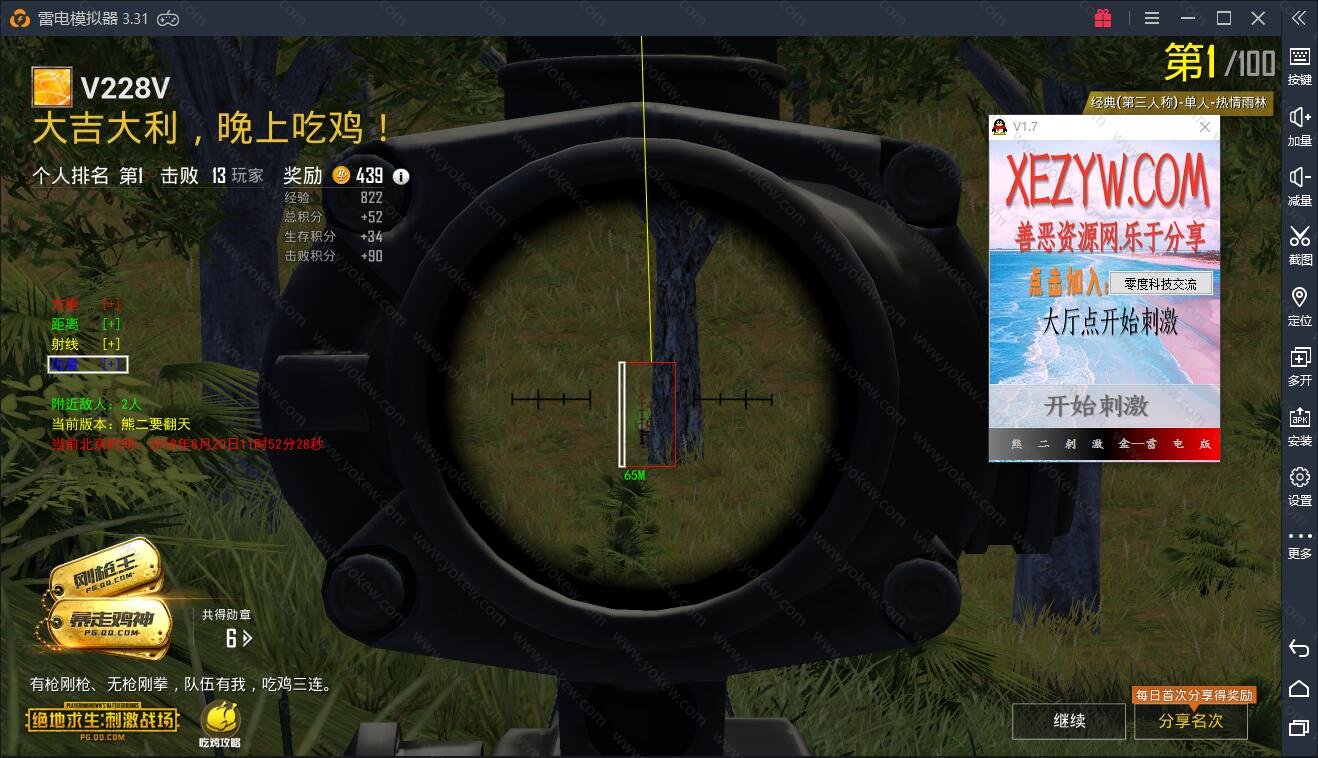Click the 继续 button to continue
Image resolution: width=1318 pixels, height=758 pixels.
click(1069, 721)
